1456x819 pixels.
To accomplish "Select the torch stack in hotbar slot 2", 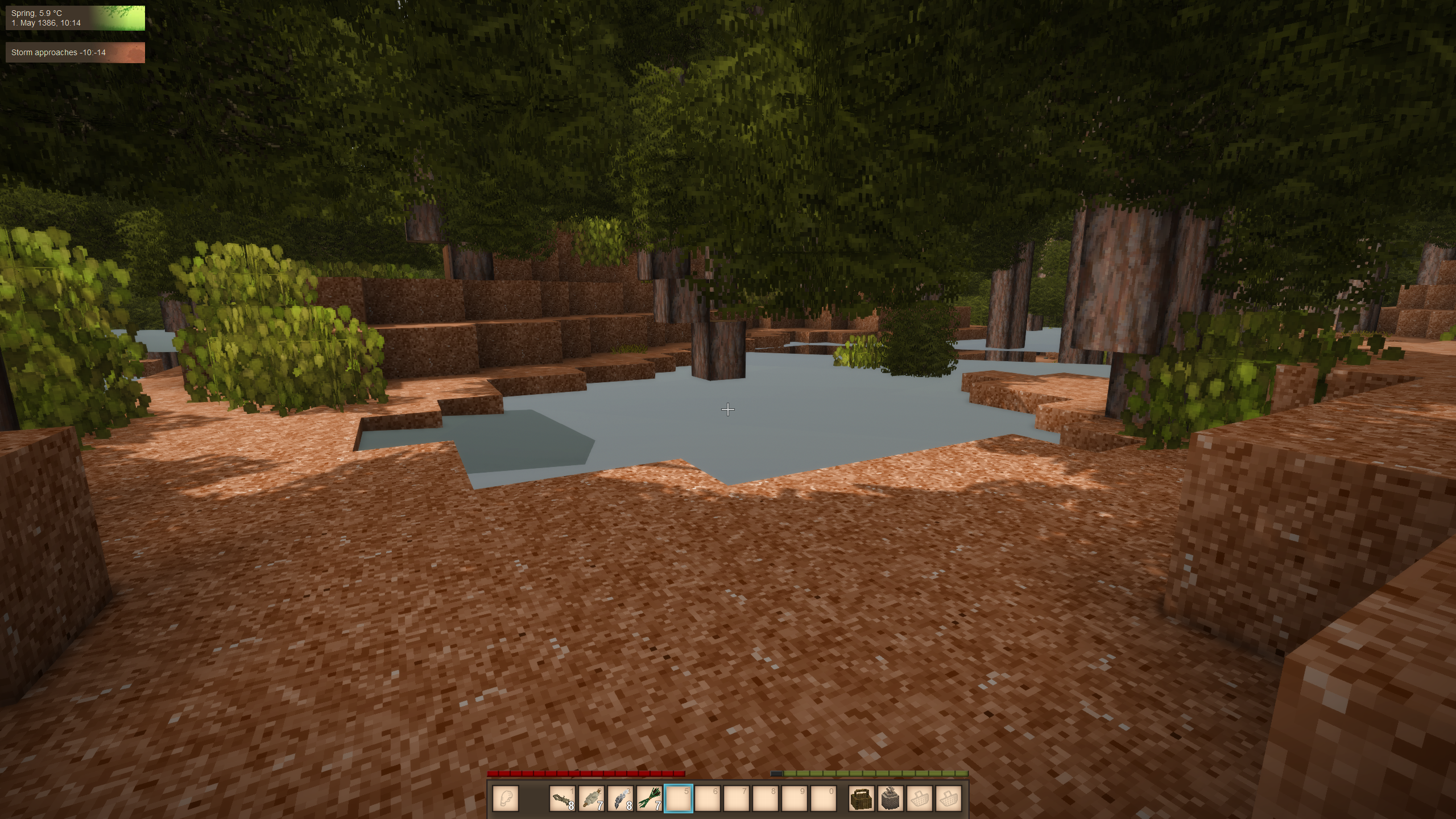I will (x=591, y=799).
